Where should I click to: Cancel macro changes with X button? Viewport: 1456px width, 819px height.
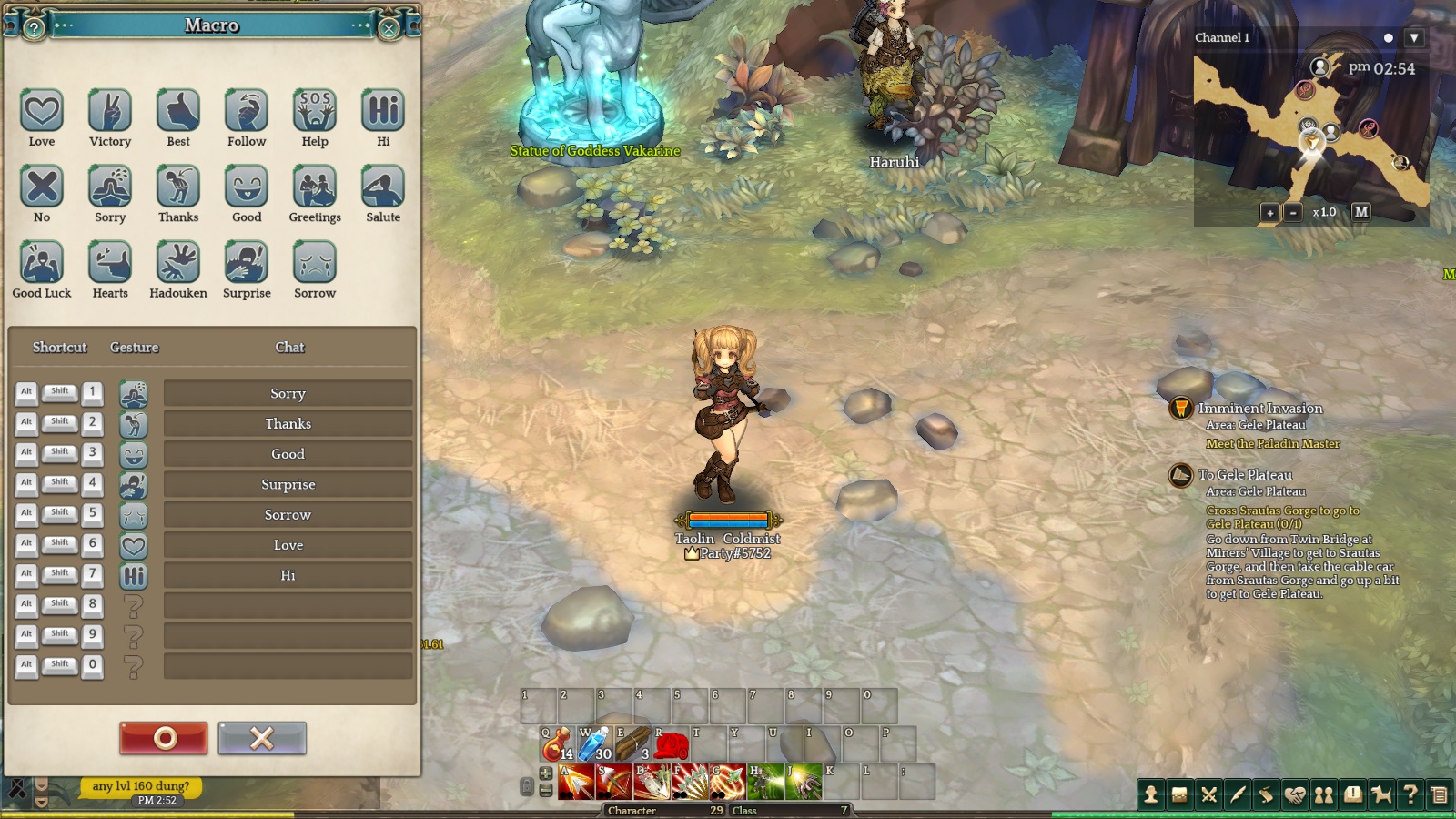click(x=262, y=738)
